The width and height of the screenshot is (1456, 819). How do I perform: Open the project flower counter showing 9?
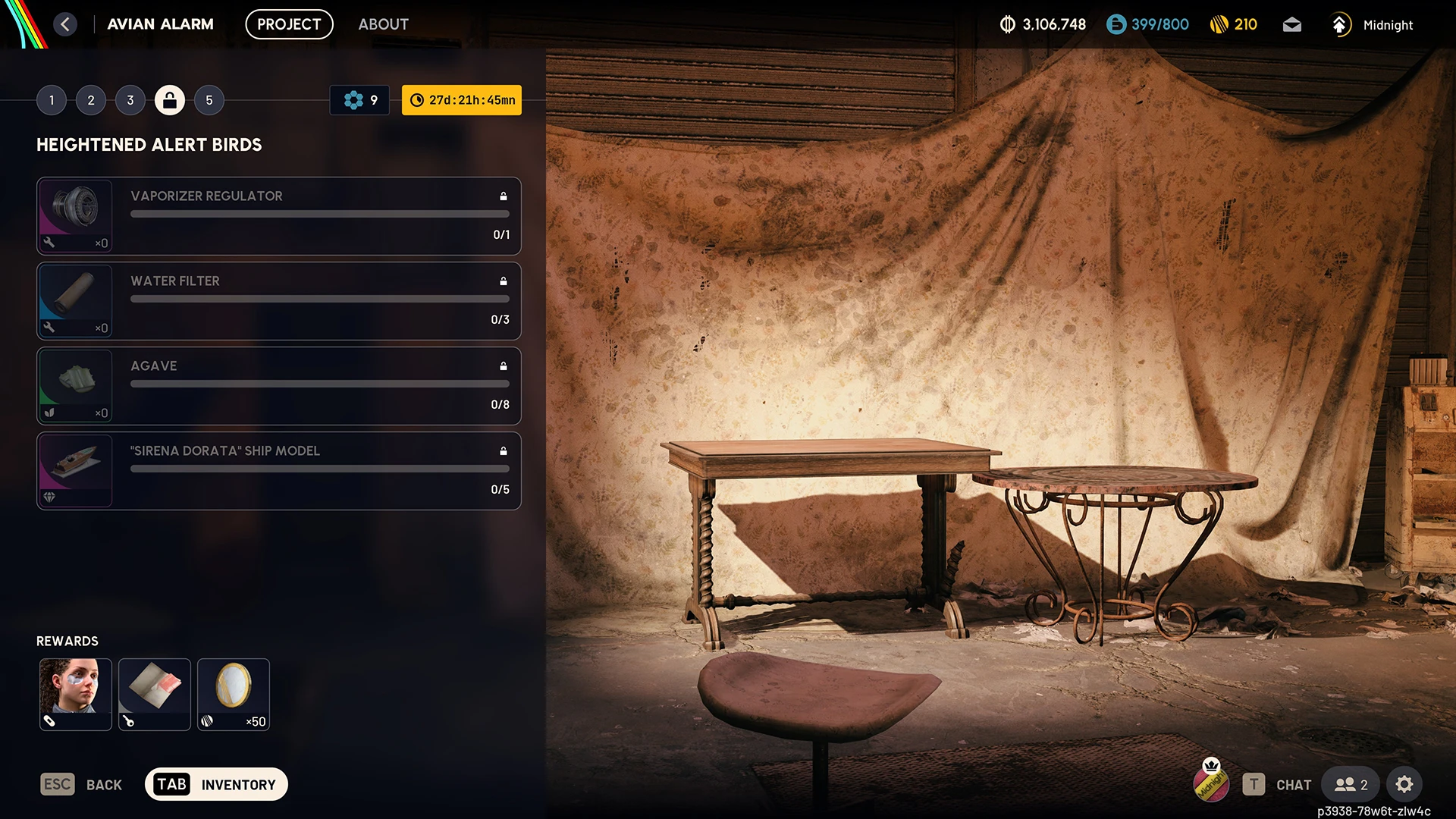pyautogui.click(x=359, y=99)
